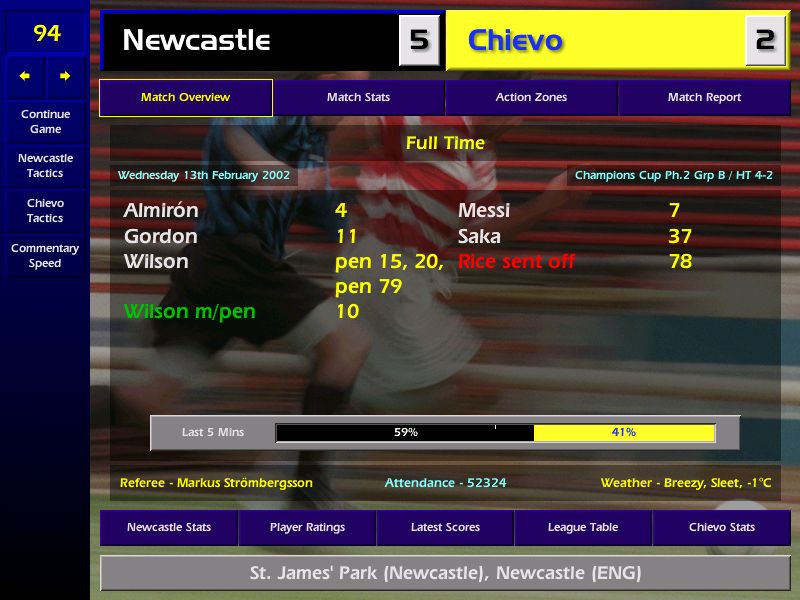The width and height of the screenshot is (800, 600).
Task: Select the Match Overview tab
Action: click(185, 98)
